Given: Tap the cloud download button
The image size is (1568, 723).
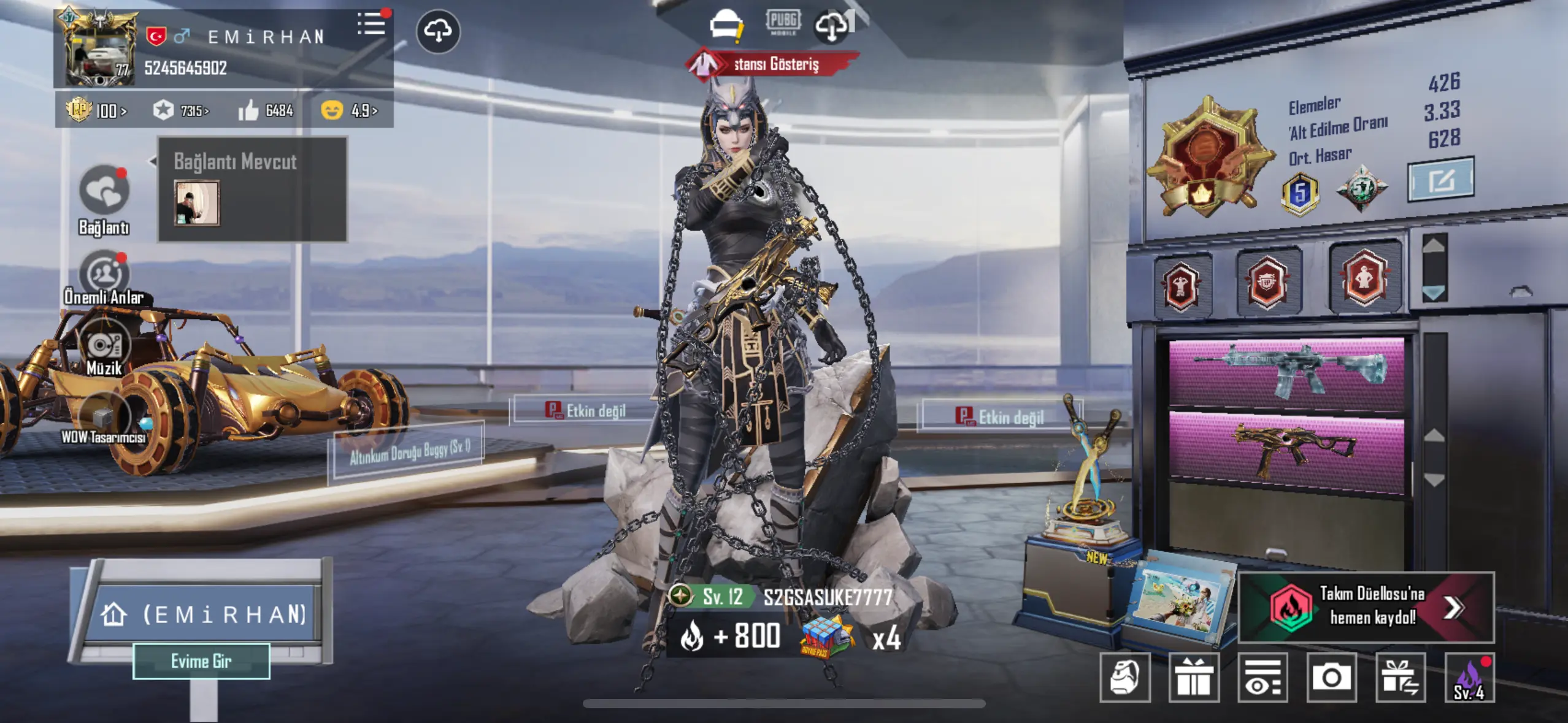Looking at the screenshot, I should tap(438, 31).
